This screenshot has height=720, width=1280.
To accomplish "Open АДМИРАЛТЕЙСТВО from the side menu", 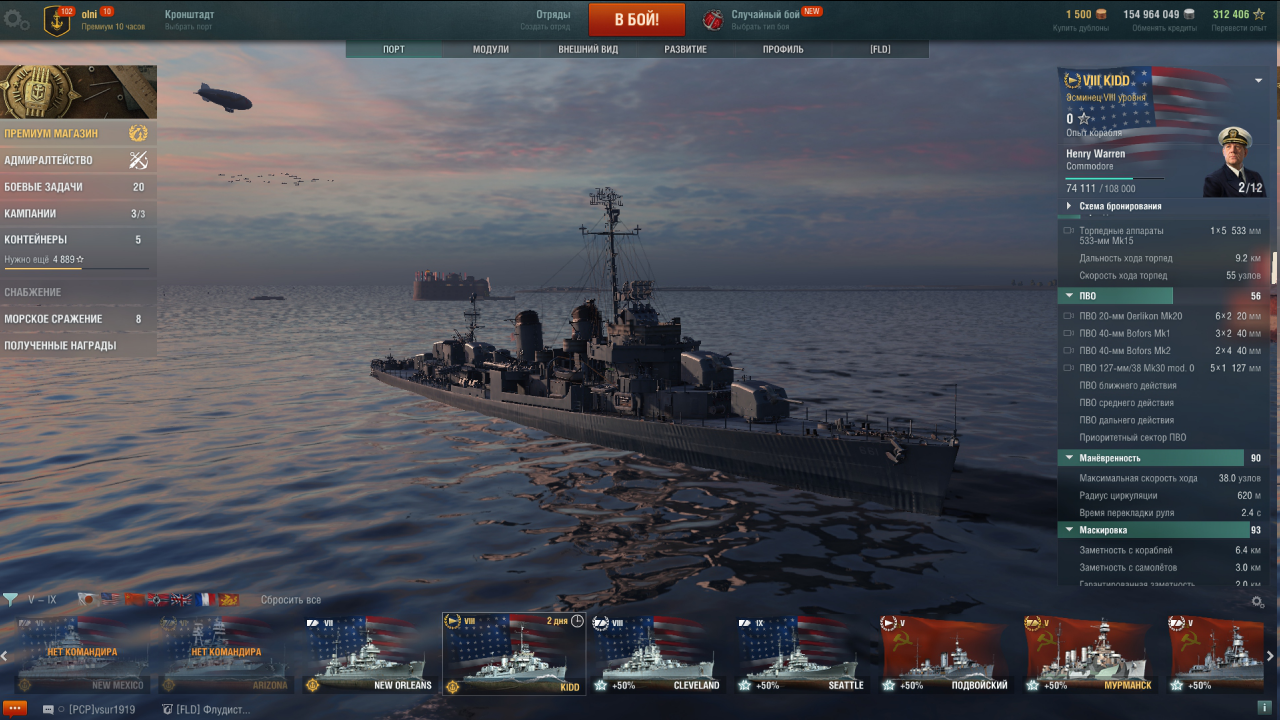I will tap(49, 160).
